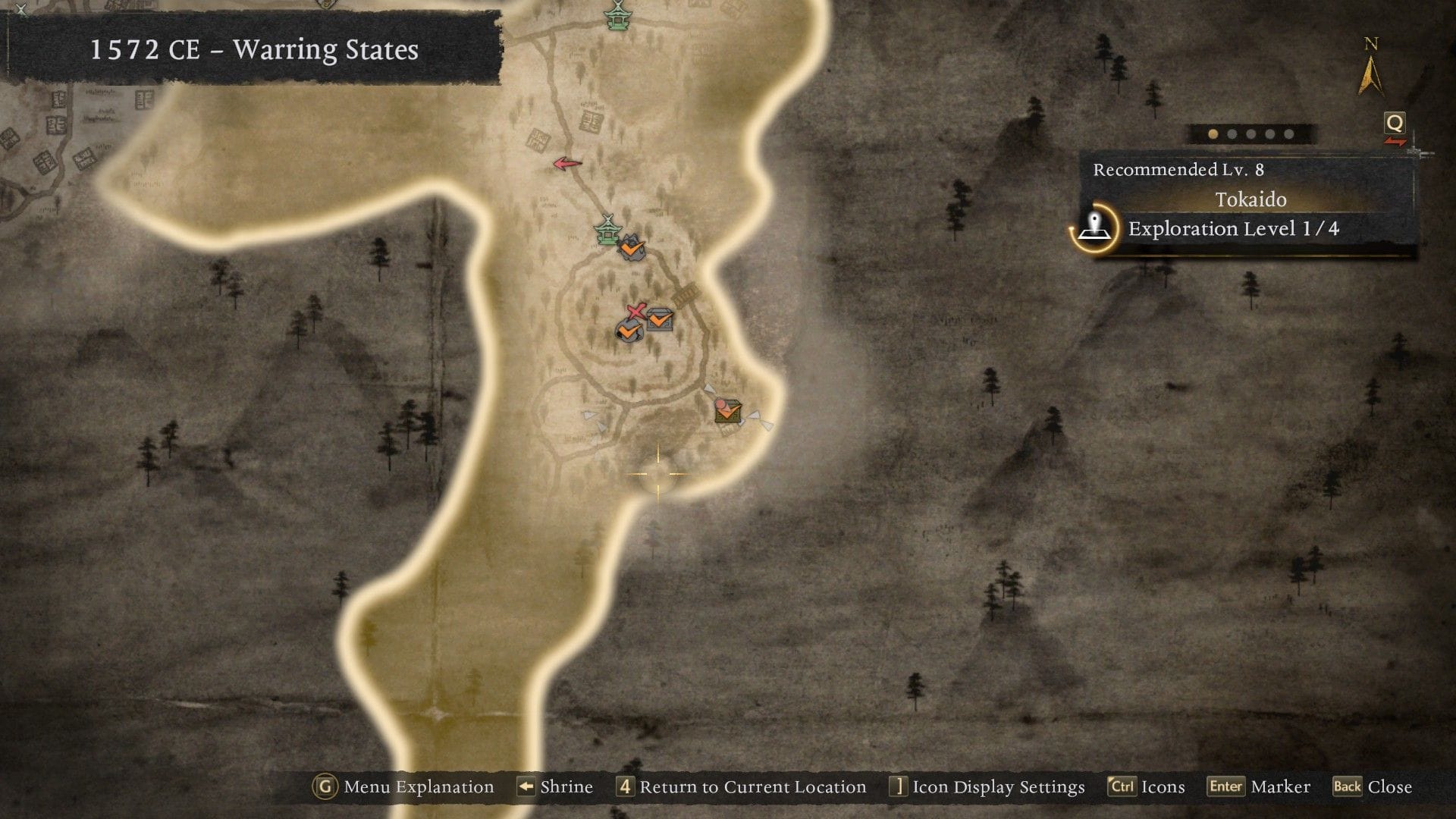Viewport: 1456px width, 819px height.
Task: Open the Menu Explanation option
Action: 417,786
